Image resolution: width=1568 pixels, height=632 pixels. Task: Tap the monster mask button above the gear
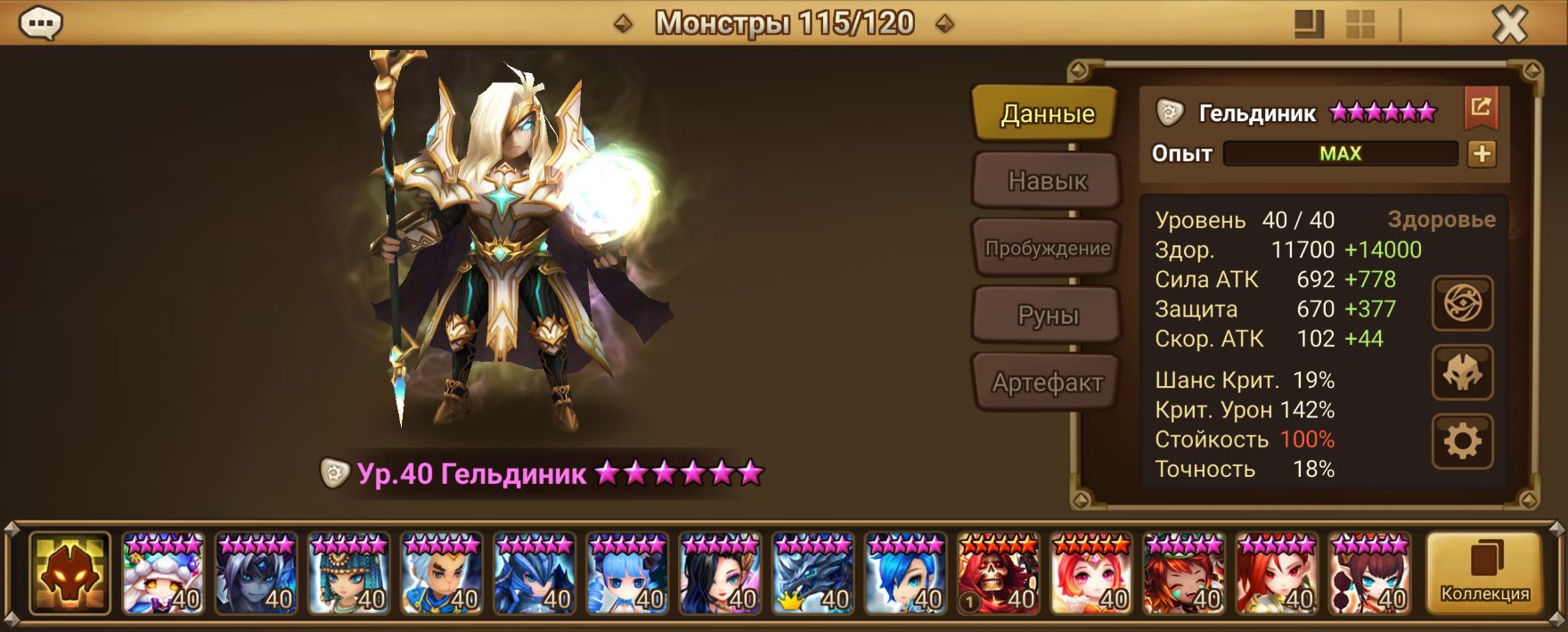[x=1462, y=373]
